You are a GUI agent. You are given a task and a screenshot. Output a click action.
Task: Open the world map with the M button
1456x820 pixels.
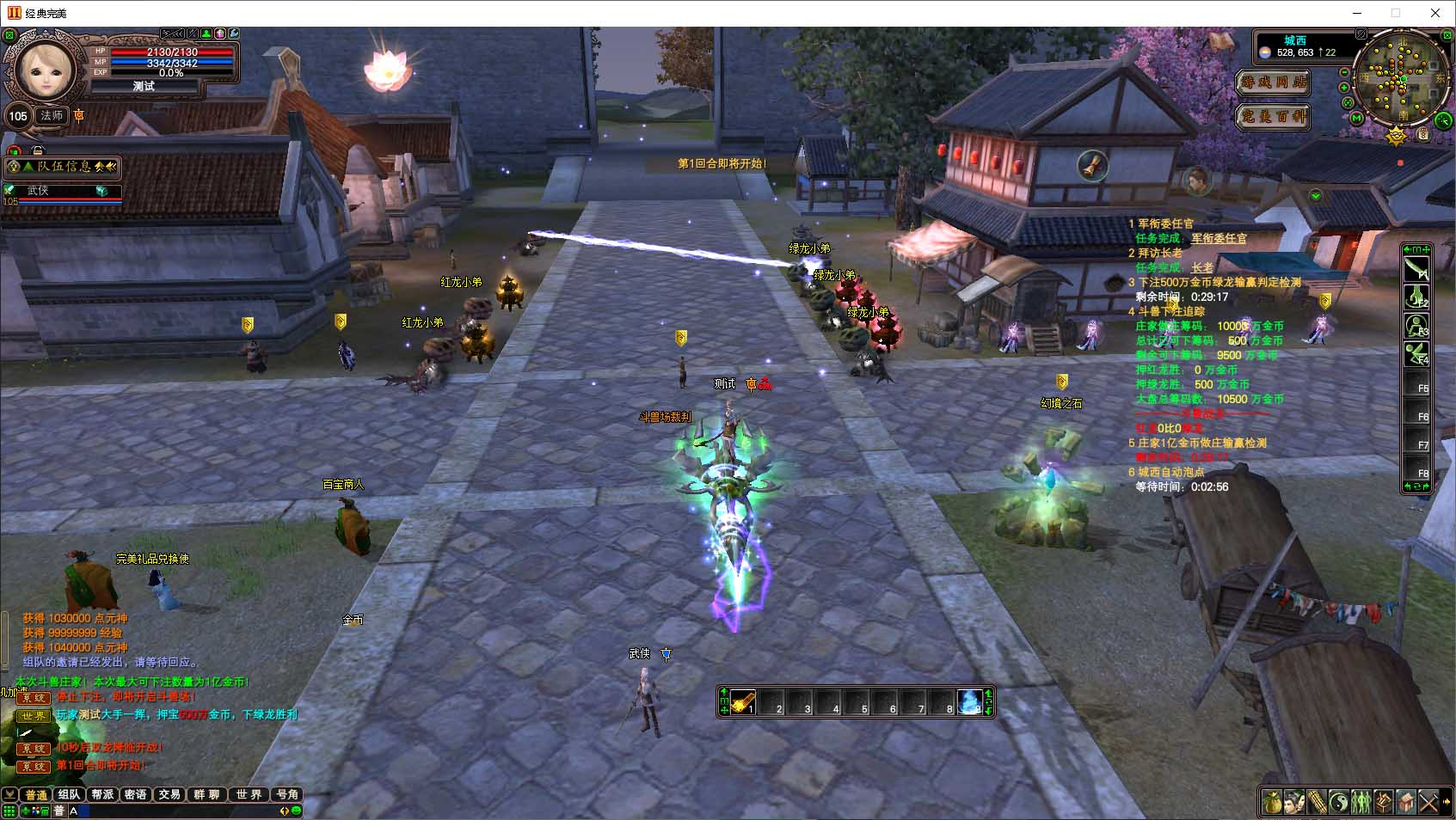pyautogui.click(x=1356, y=118)
